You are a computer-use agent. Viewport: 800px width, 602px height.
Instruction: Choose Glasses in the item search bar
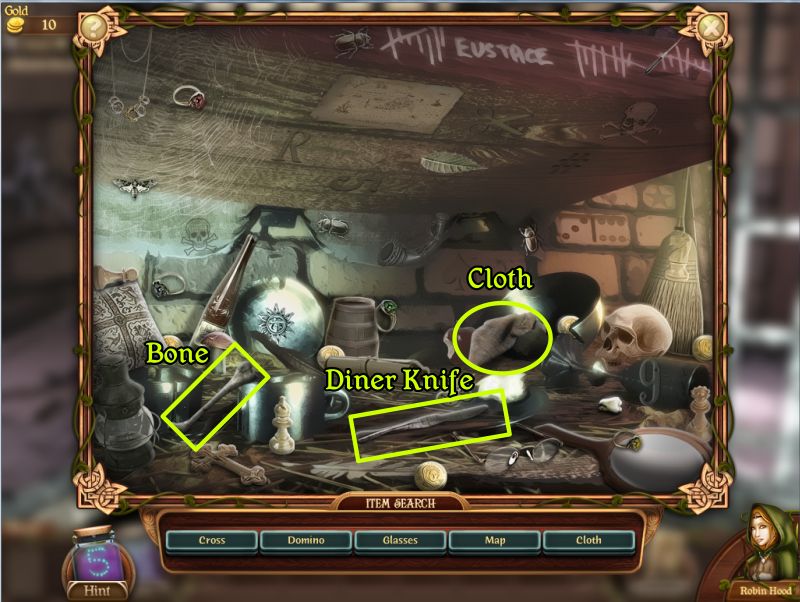(x=400, y=541)
